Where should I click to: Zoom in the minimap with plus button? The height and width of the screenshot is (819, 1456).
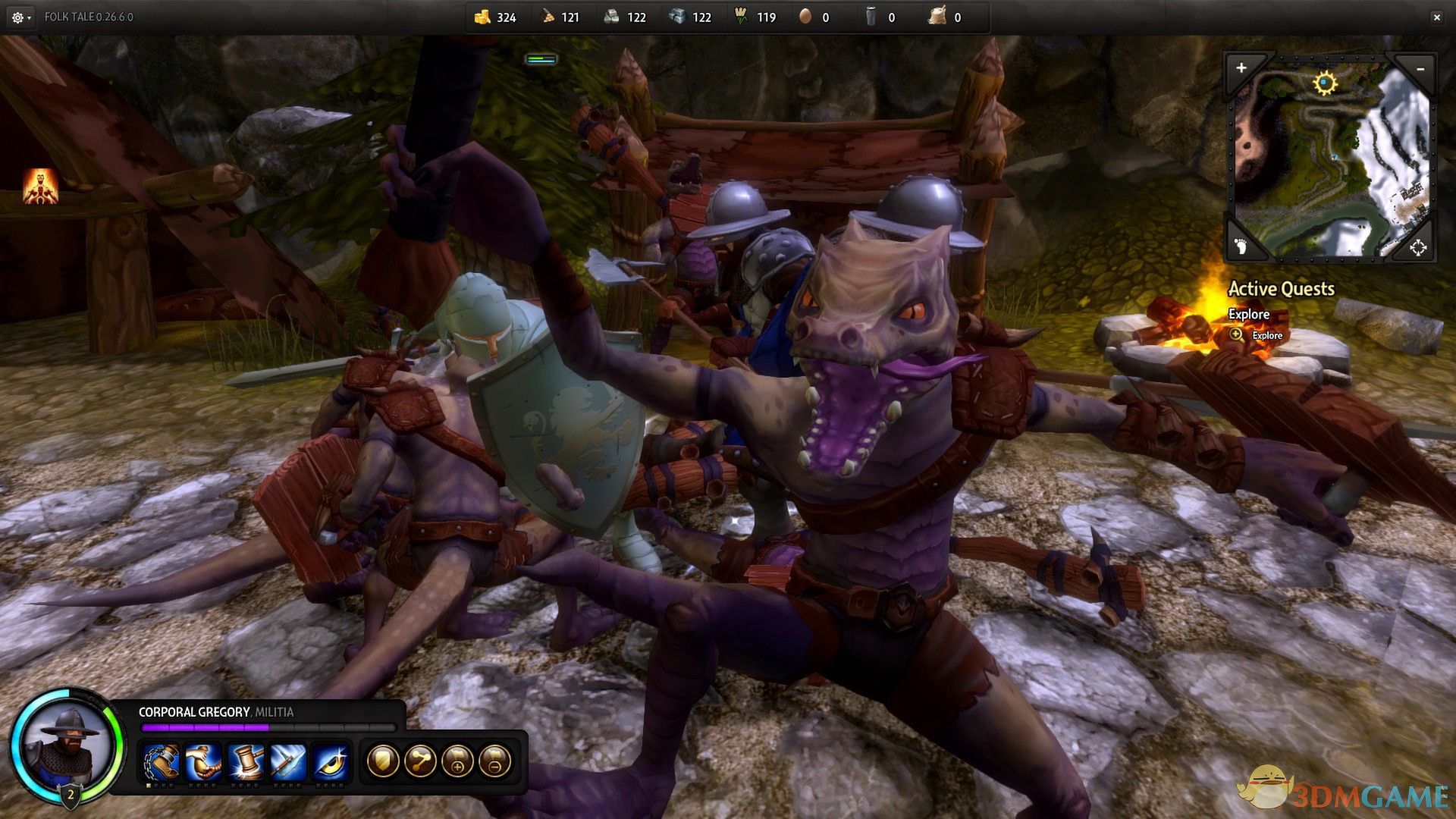coord(1241,68)
